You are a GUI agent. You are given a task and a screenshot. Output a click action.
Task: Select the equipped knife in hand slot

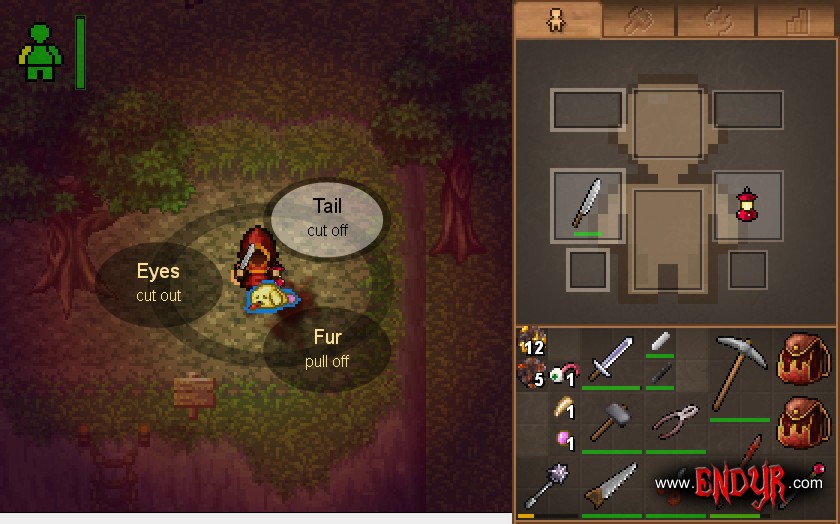click(x=588, y=204)
